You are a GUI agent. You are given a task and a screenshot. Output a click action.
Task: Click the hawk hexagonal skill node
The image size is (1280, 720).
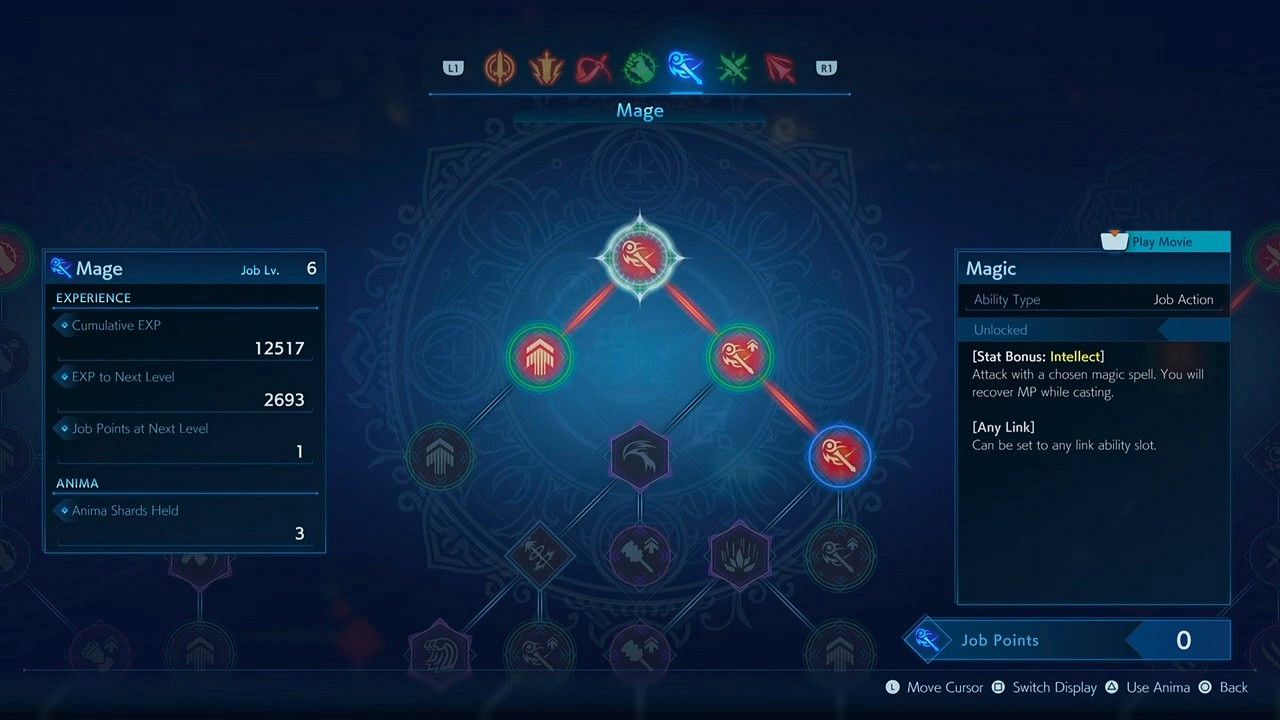tap(640, 456)
